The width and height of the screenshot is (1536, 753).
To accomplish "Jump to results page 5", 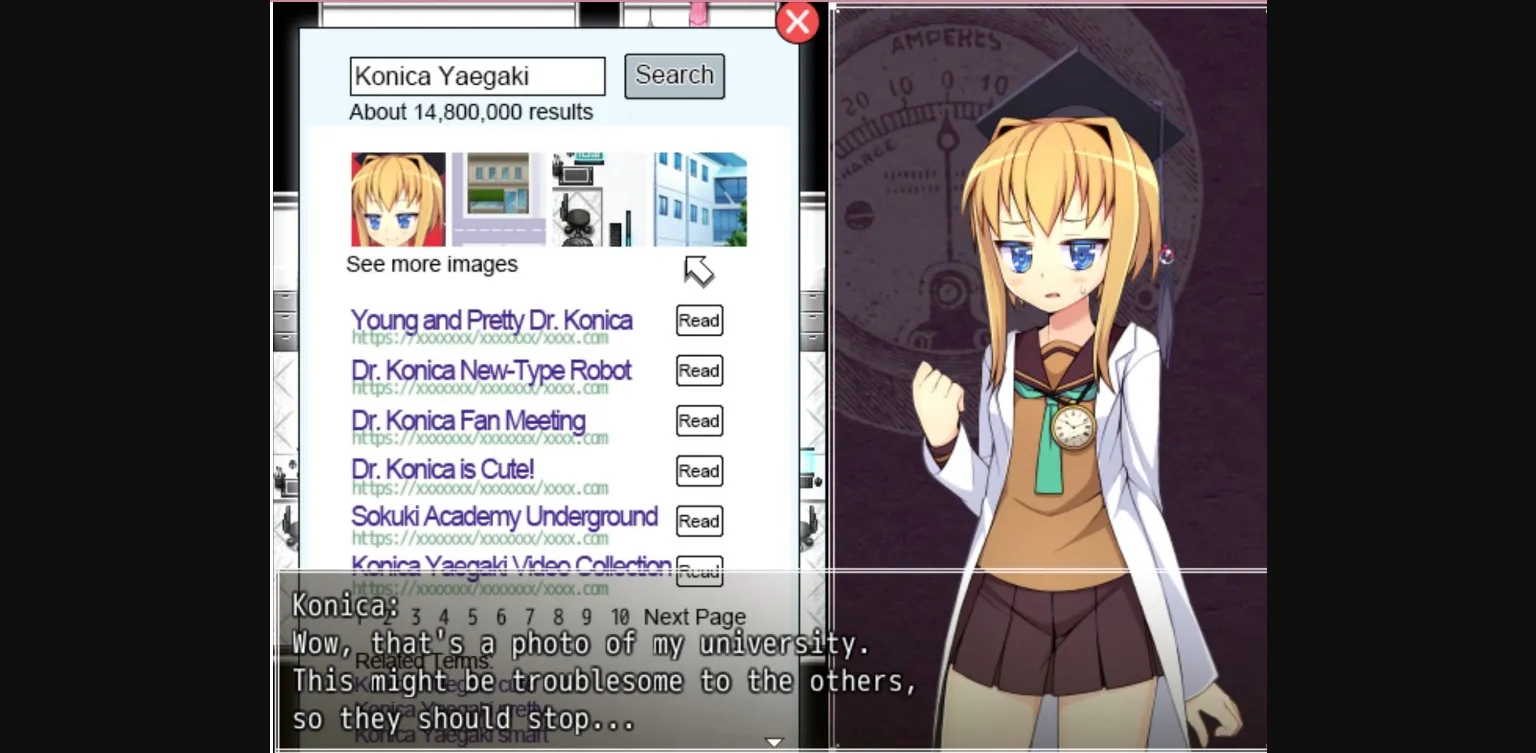I will coord(473,617).
